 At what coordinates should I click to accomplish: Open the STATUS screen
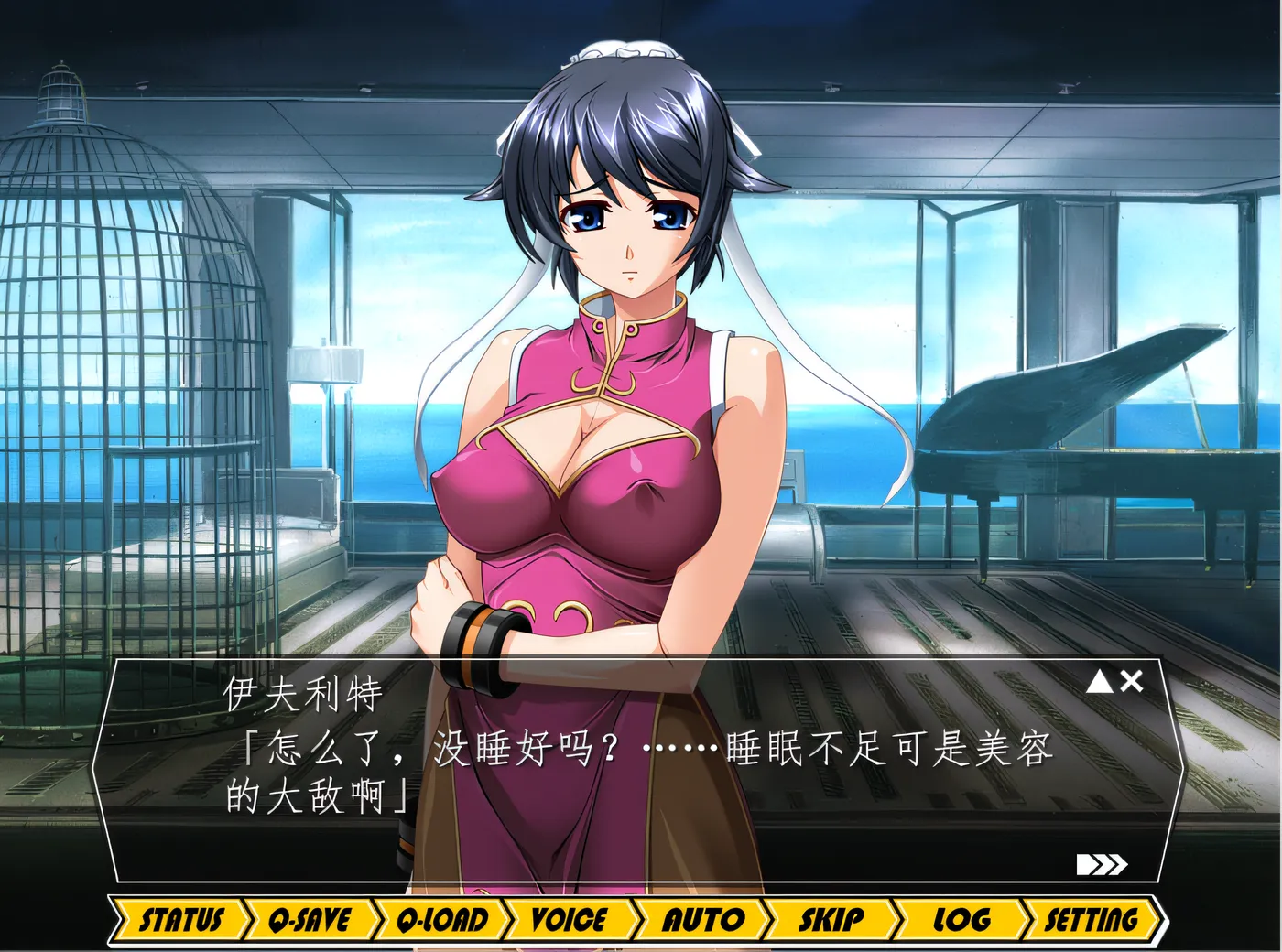(x=180, y=919)
